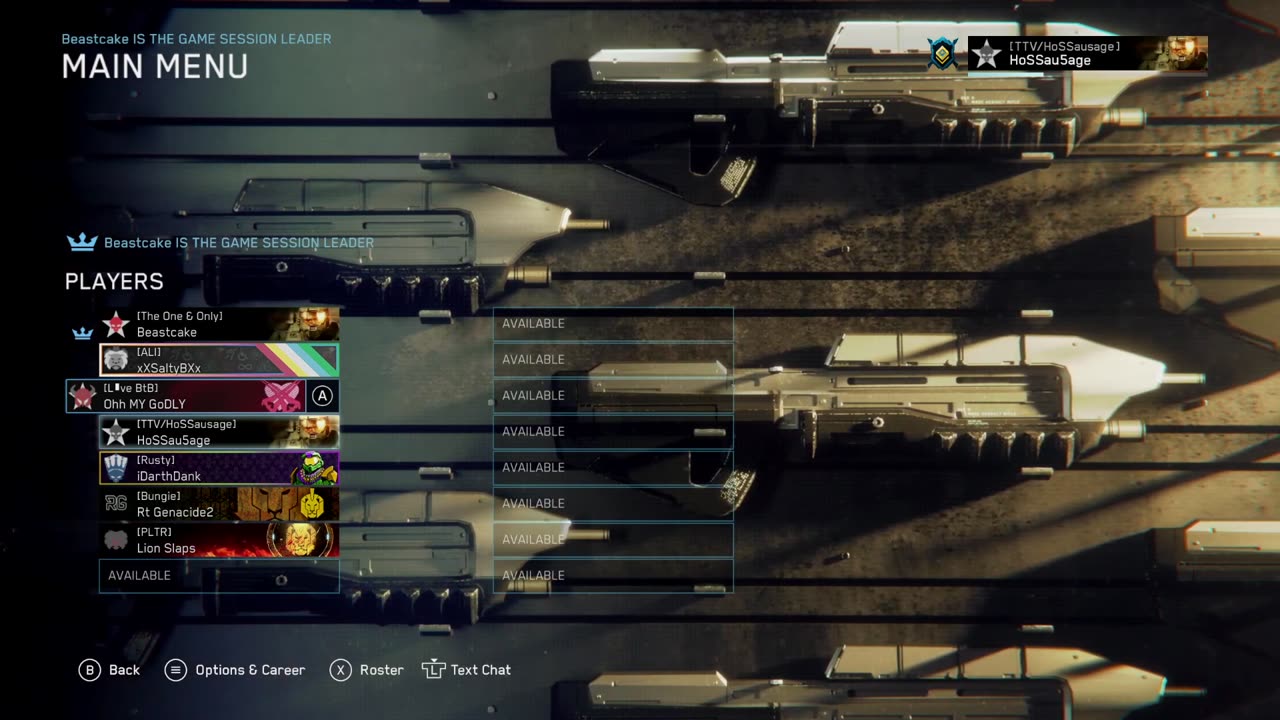Choose the xXSaltyBXx player card

219,360
